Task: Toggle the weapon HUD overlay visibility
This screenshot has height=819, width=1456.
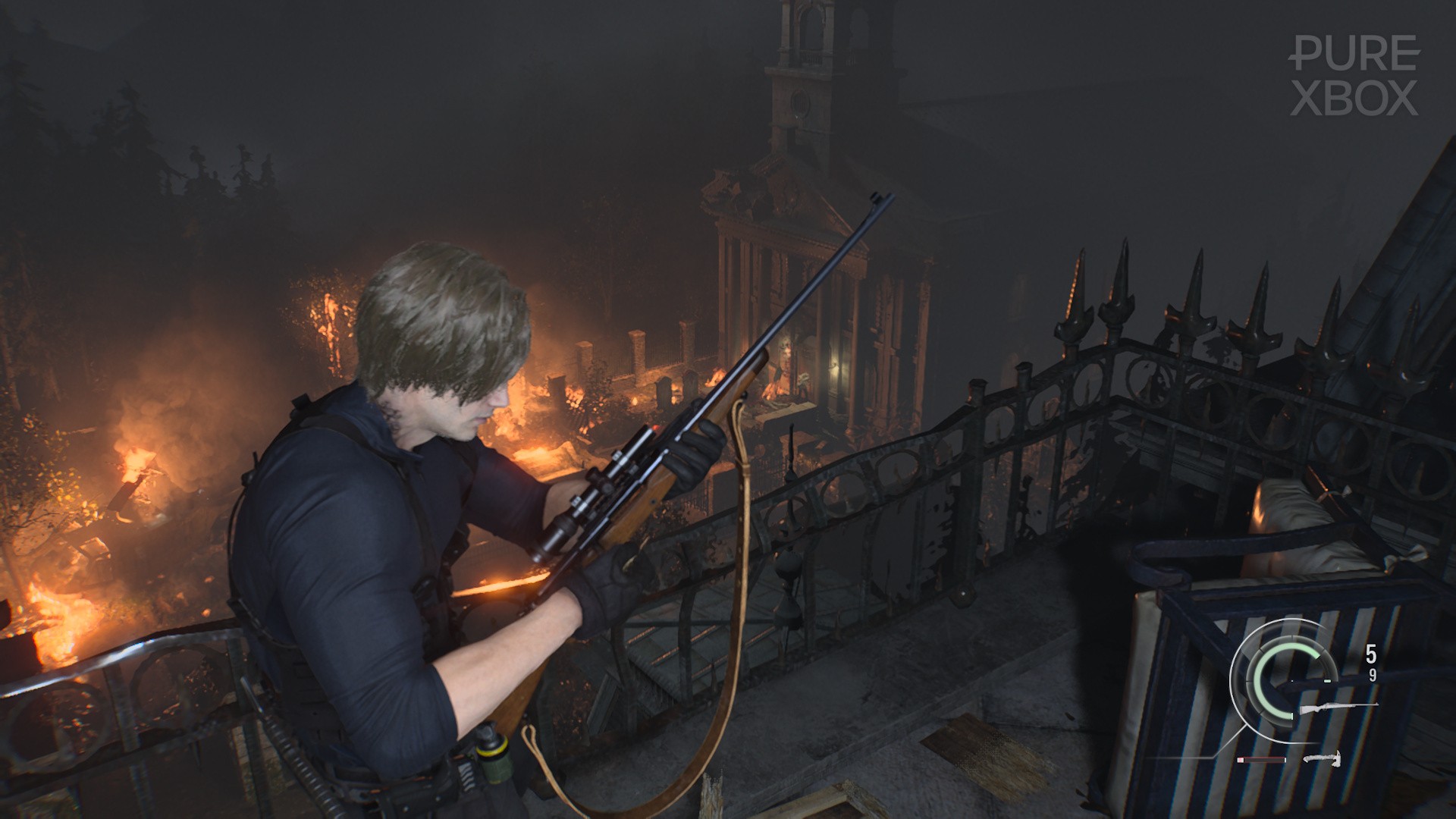Action: tap(1327, 705)
